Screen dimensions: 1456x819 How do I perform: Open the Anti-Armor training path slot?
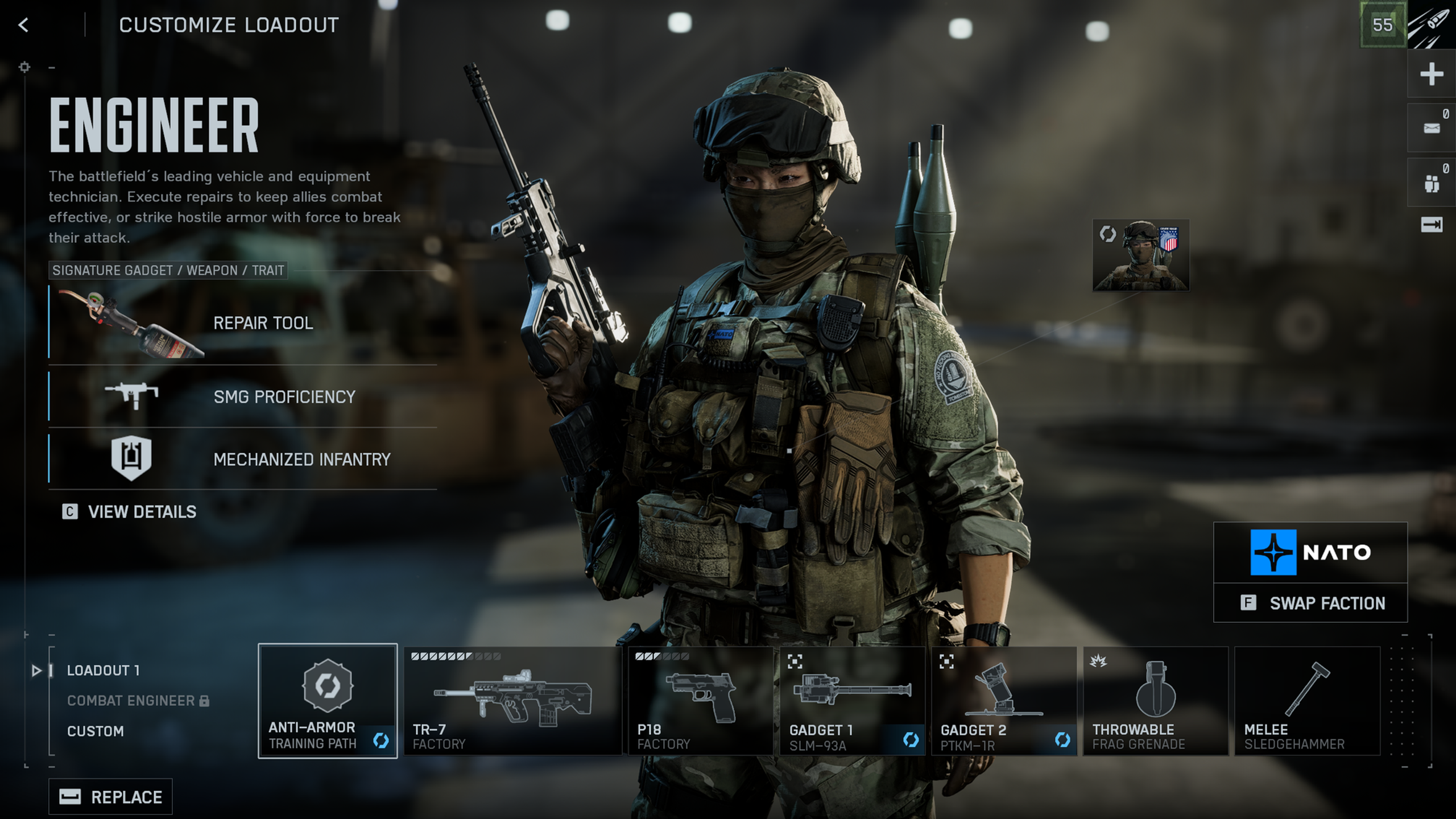tap(328, 701)
